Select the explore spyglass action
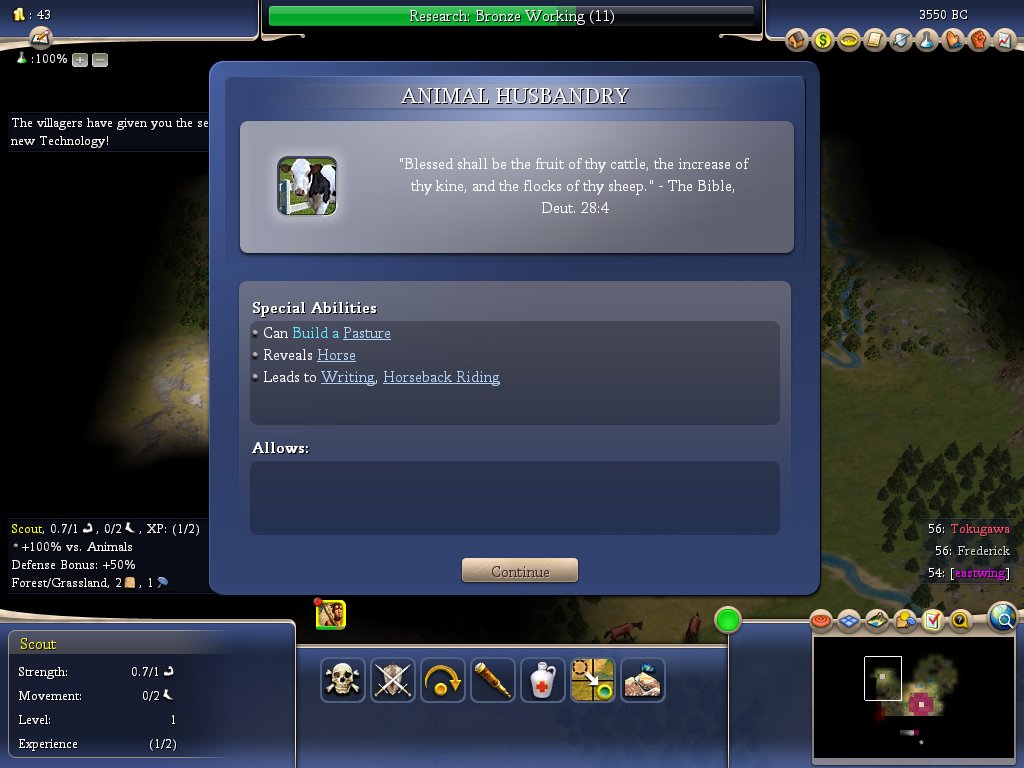Screen dimensions: 1024x768 point(493,680)
